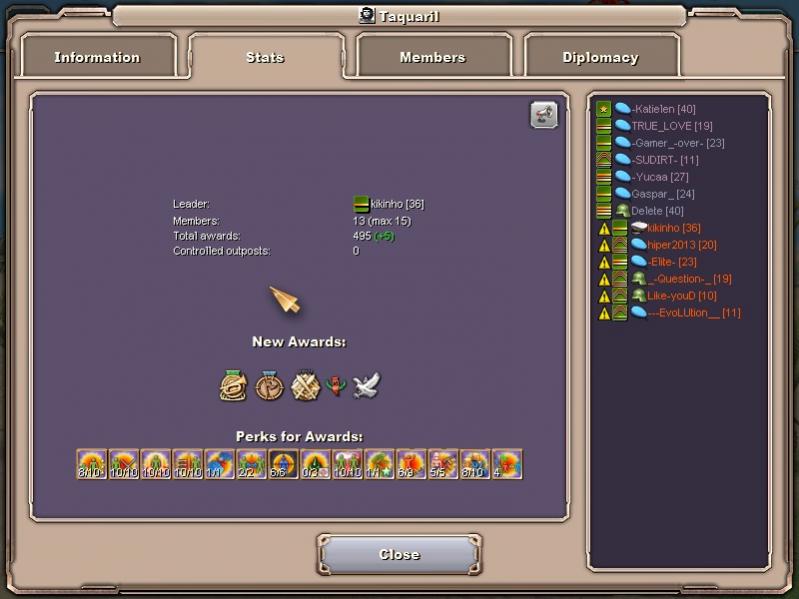Image resolution: width=799 pixels, height=599 pixels.
Task: Choose hiper2013 in the member list
Action: click(680, 245)
